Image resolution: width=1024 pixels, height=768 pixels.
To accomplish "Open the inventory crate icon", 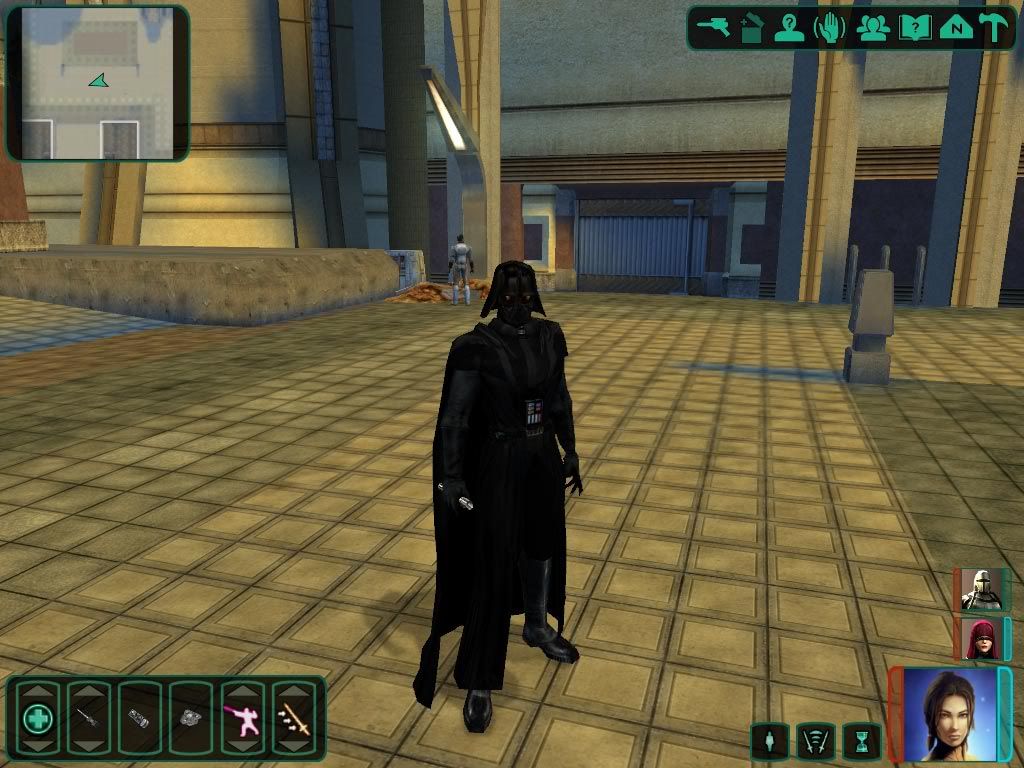I will tap(751, 27).
